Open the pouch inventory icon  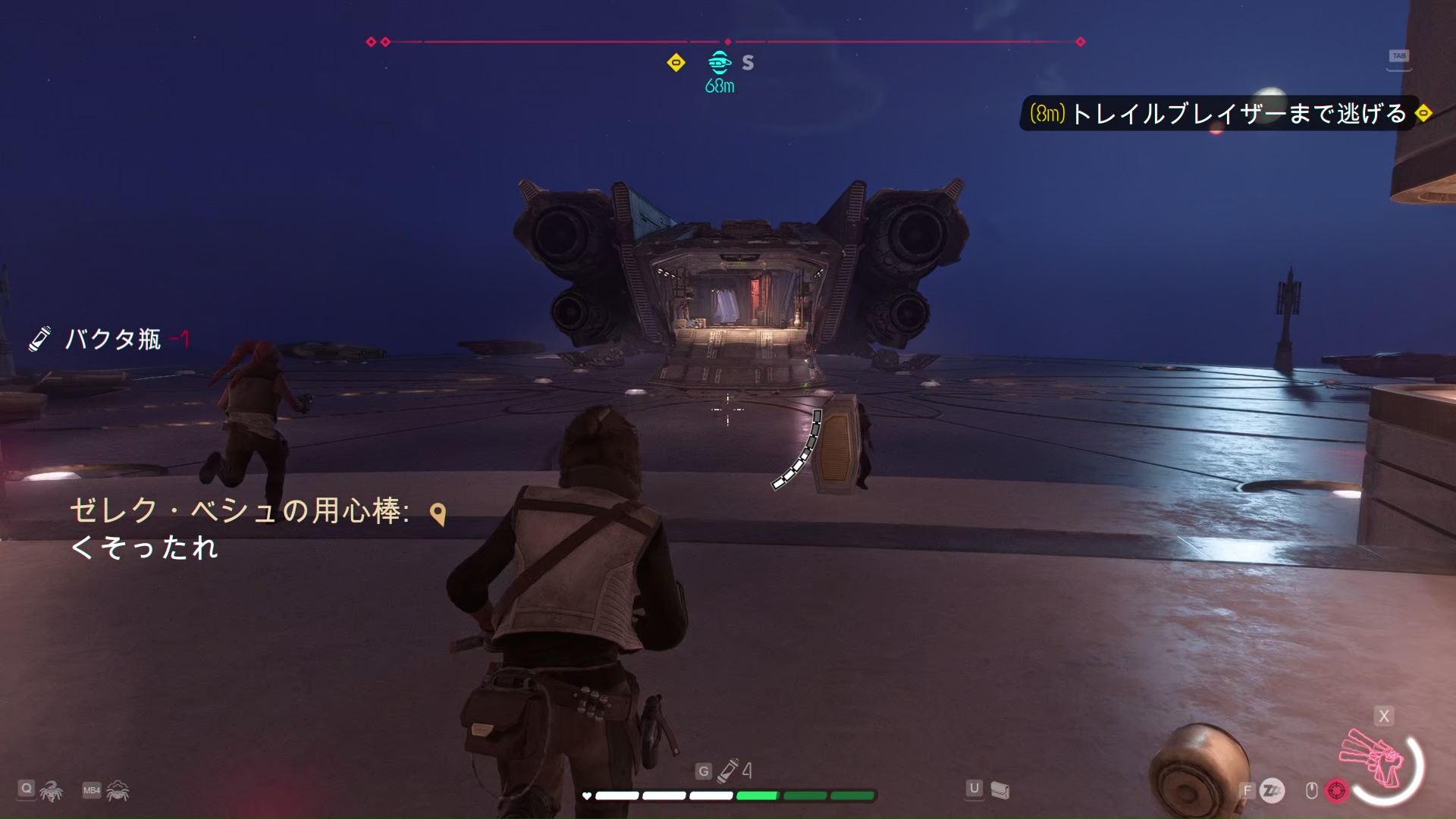1000,790
